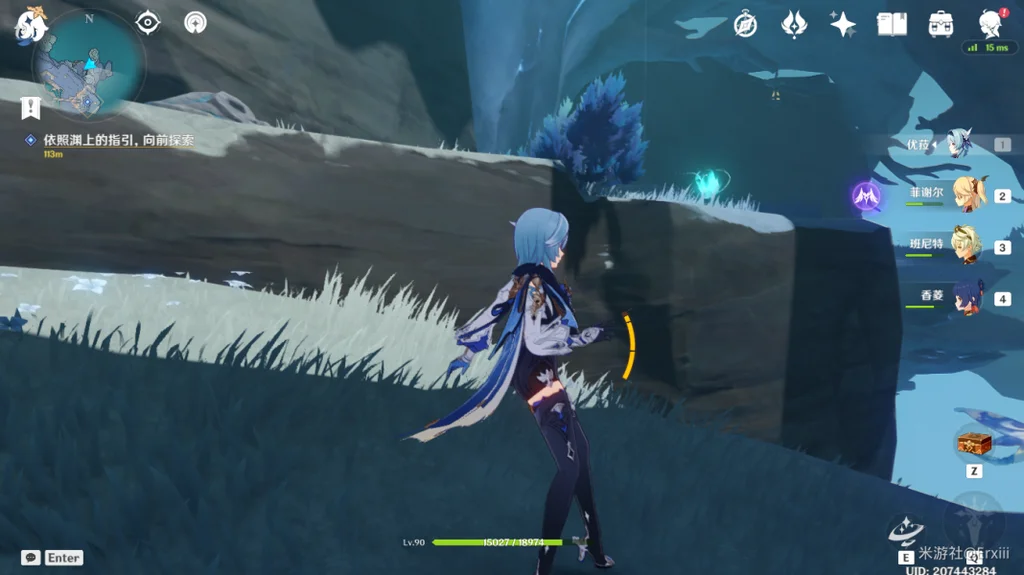Open the open-book handbook icon

(891, 24)
